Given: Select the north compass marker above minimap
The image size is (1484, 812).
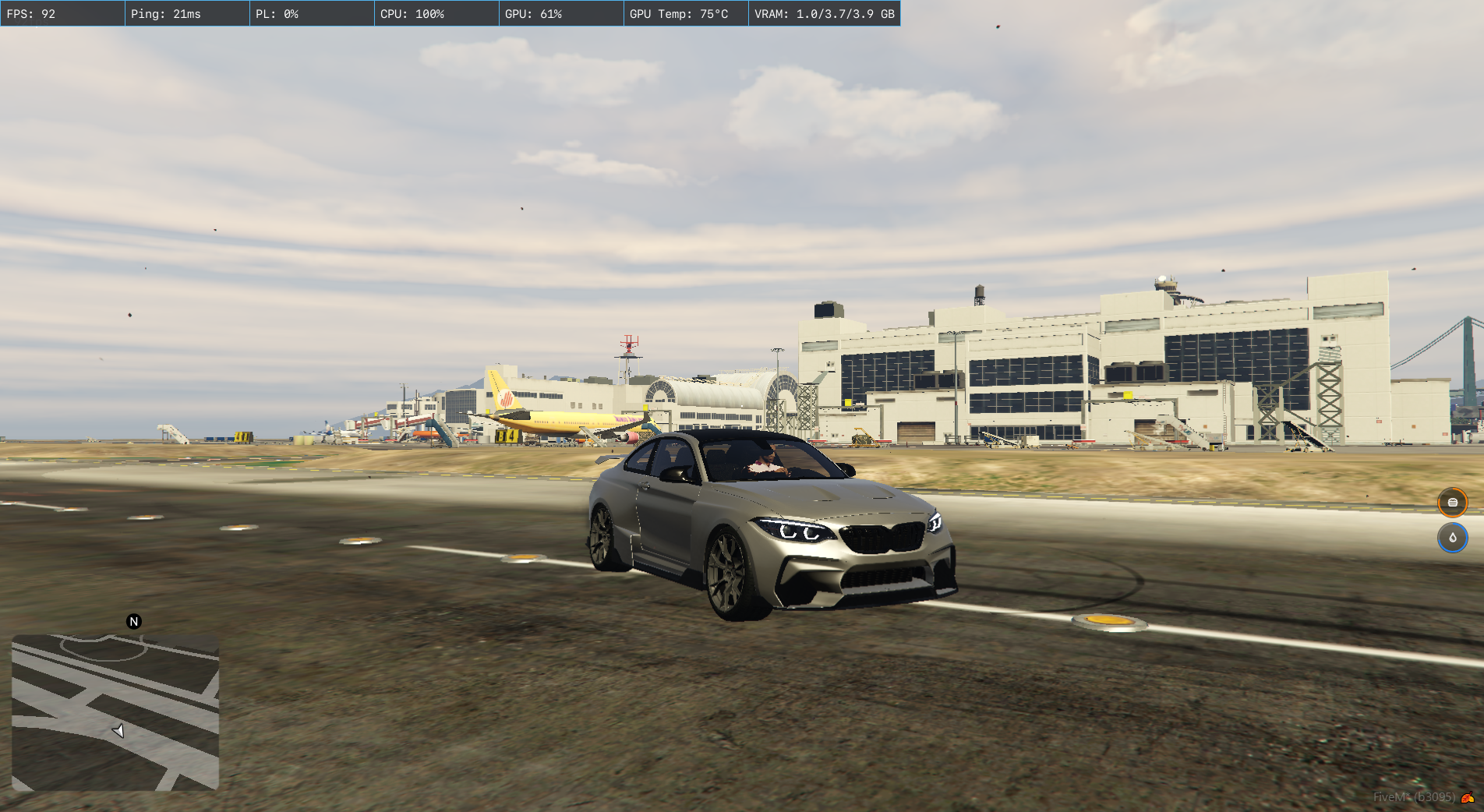Looking at the screenshot, I should pyautogui.click(x=134, y=622).
